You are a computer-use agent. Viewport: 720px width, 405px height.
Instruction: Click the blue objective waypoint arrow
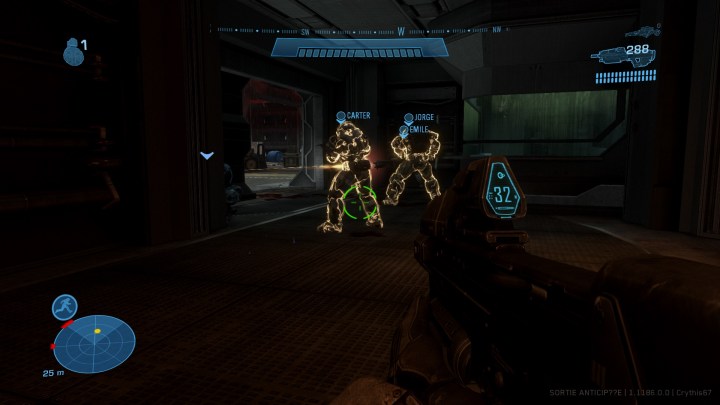[207, 155]
